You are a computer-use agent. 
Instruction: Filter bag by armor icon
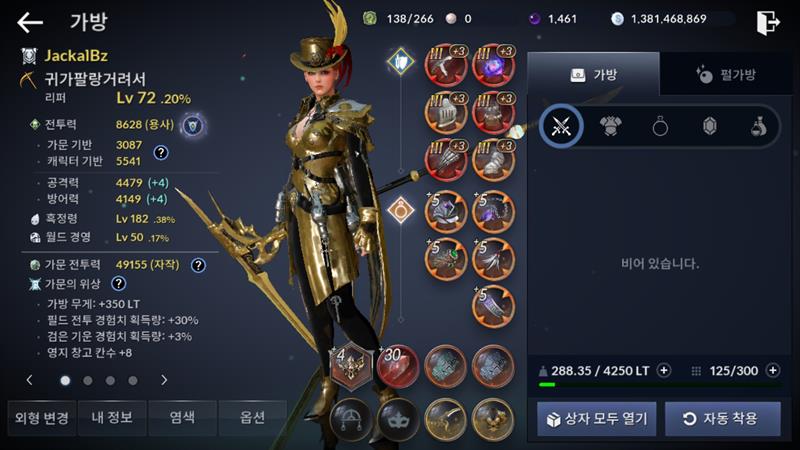(610, 126)
